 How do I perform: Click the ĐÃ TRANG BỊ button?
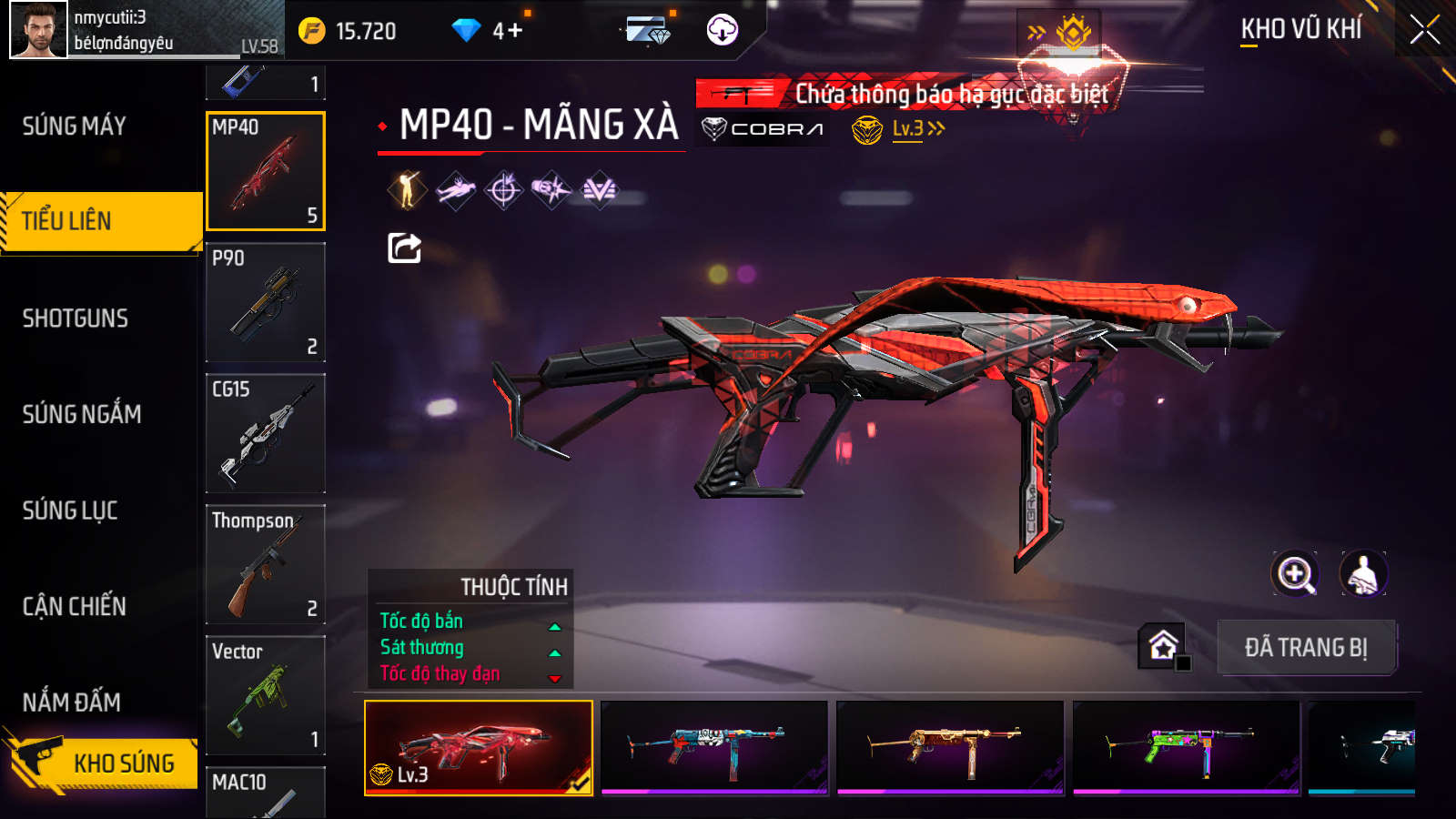pos(1306,648)
